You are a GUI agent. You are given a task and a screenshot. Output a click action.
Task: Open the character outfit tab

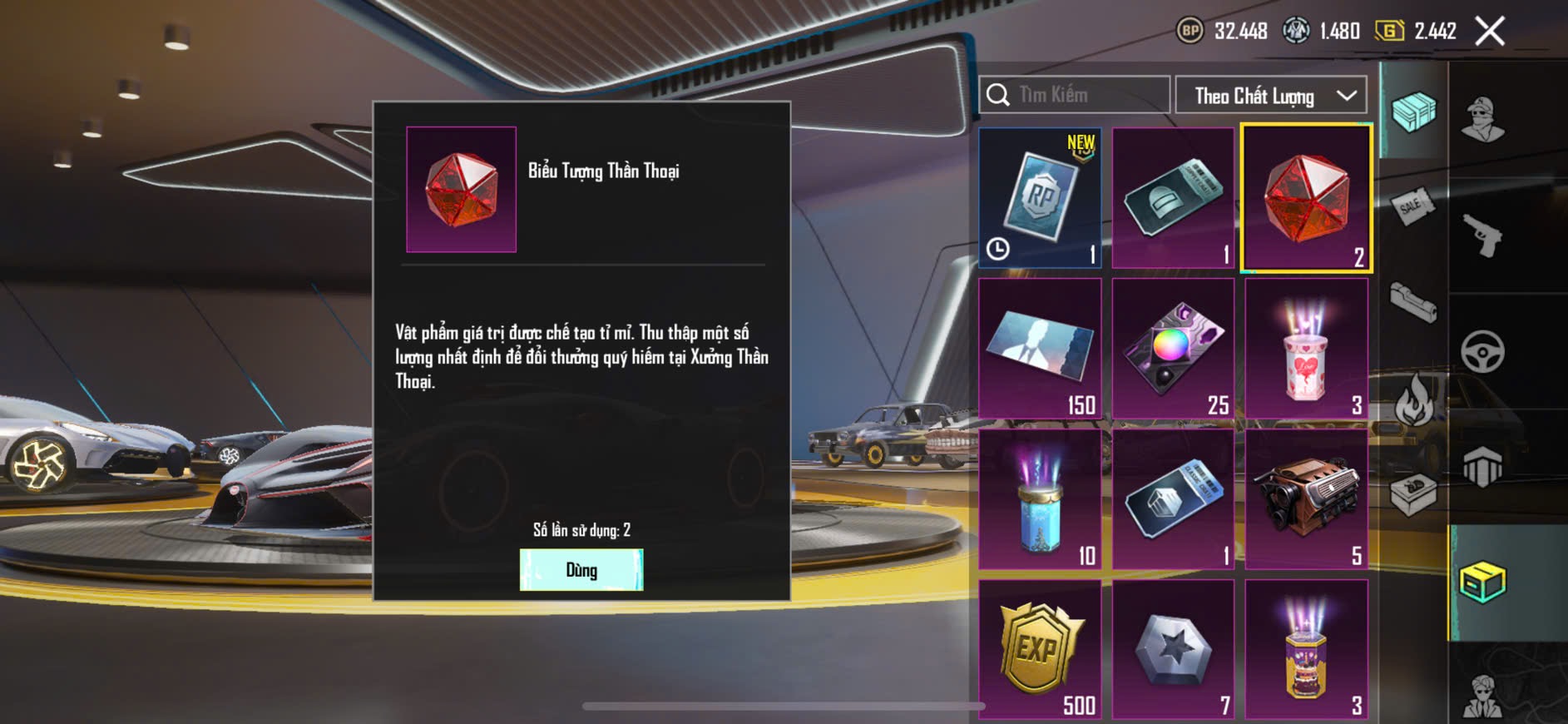1482,120
